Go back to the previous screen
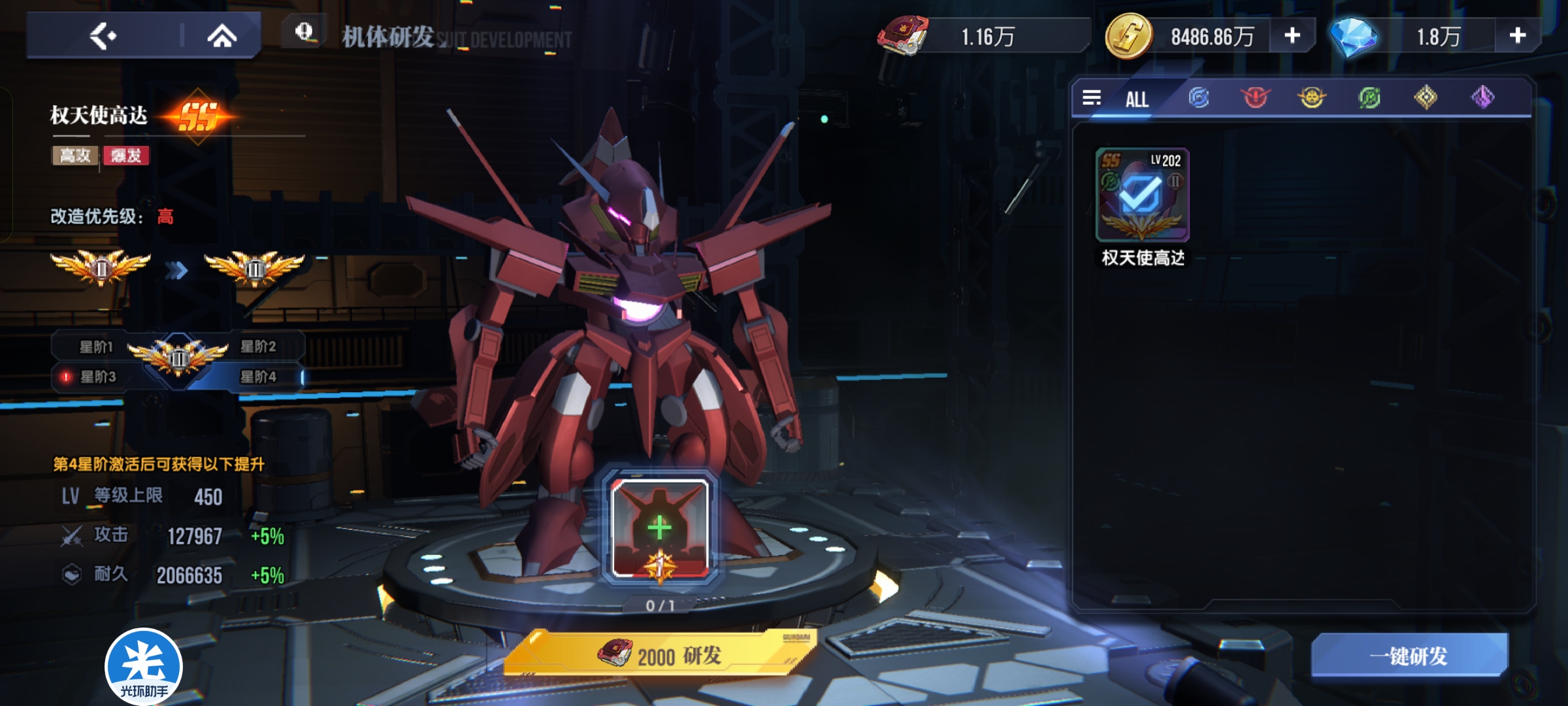Viewport: 1568px width, 706px height. click(x=103, y=36)
